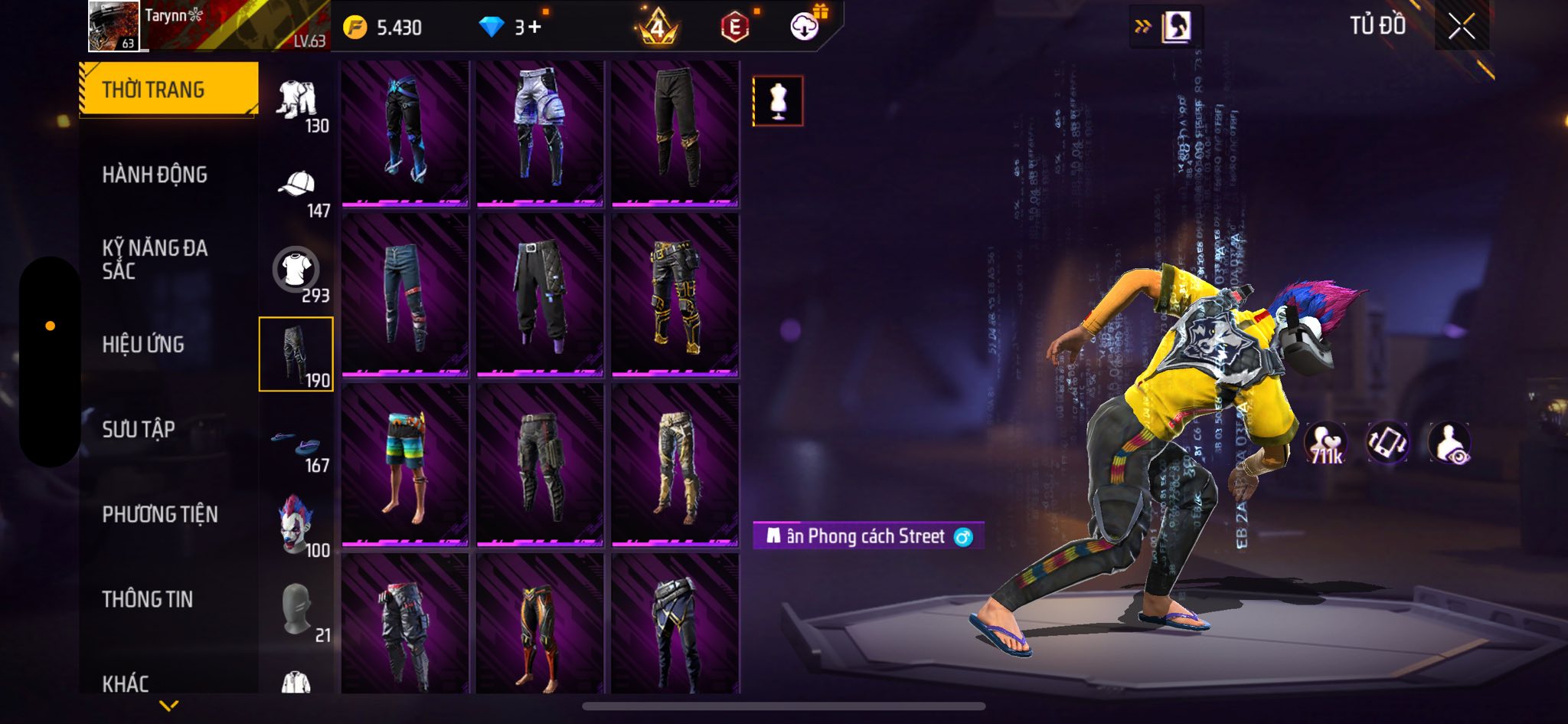Toggle the character visibility eye icon

[1449, 444]
